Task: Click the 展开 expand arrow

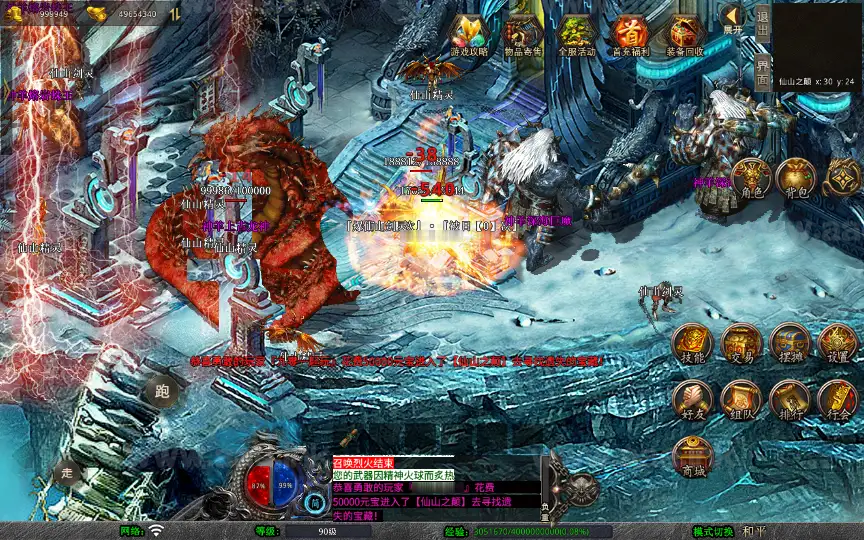Action: (733, 18)
